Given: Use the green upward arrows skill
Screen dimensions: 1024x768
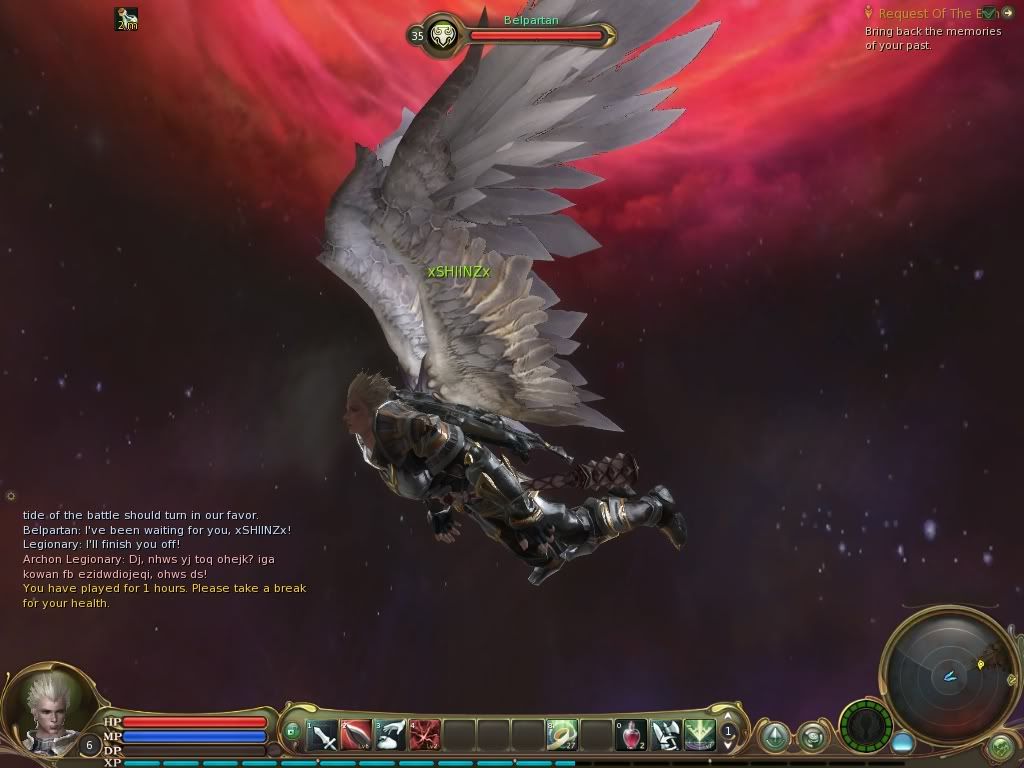Looking at the screenshot, I should (x=700, y=736).
